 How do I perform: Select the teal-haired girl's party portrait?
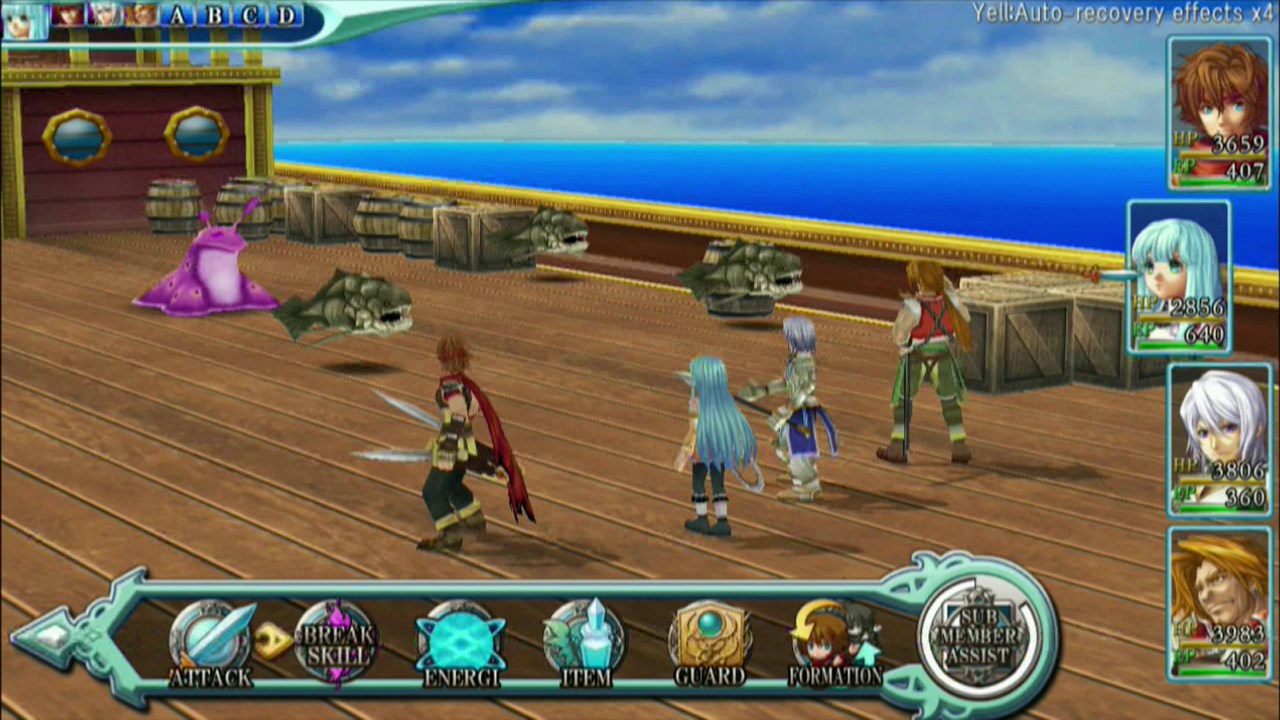[x=1180, y=276]
